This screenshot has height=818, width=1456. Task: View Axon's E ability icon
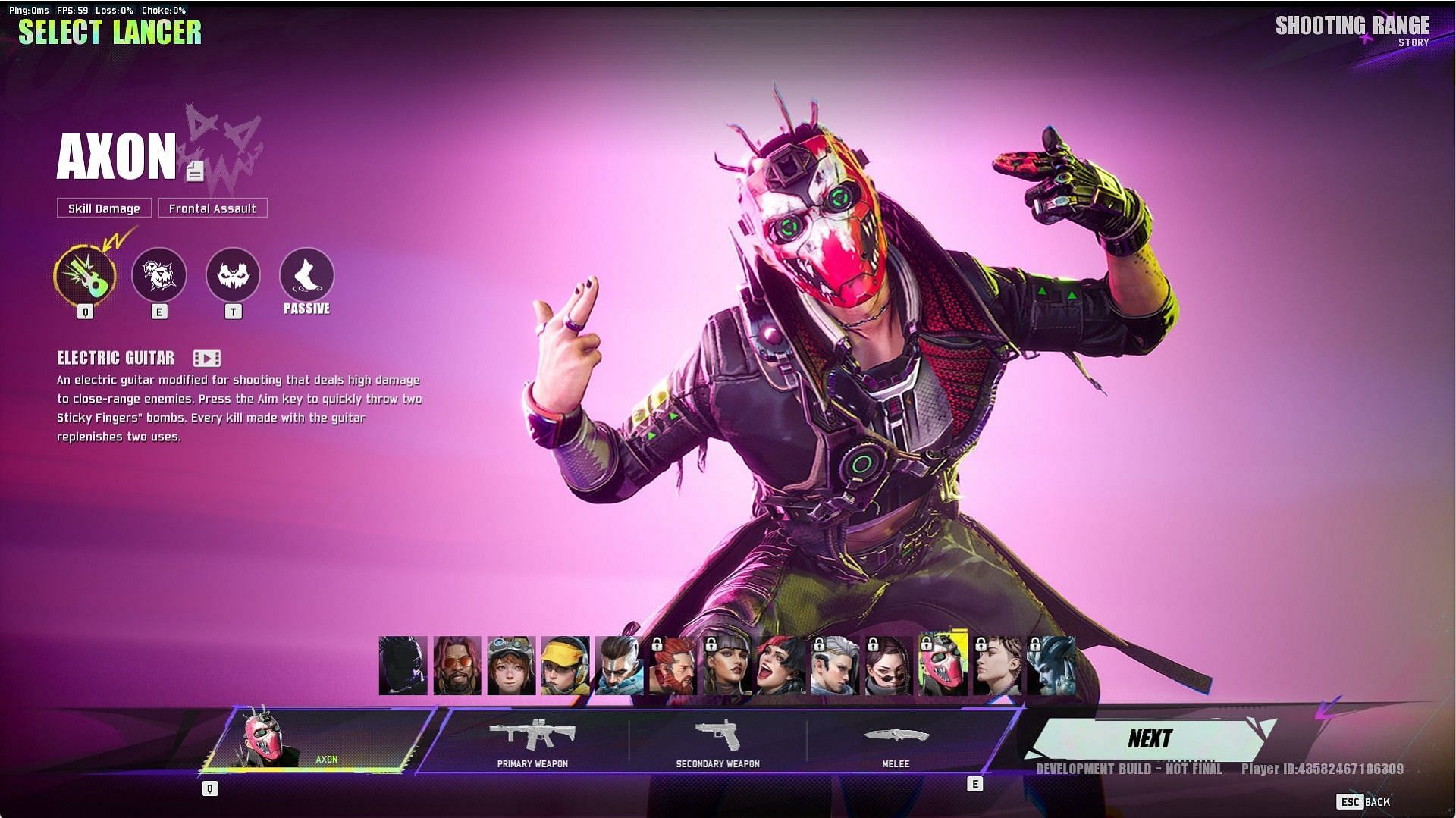tap(159, 274)
